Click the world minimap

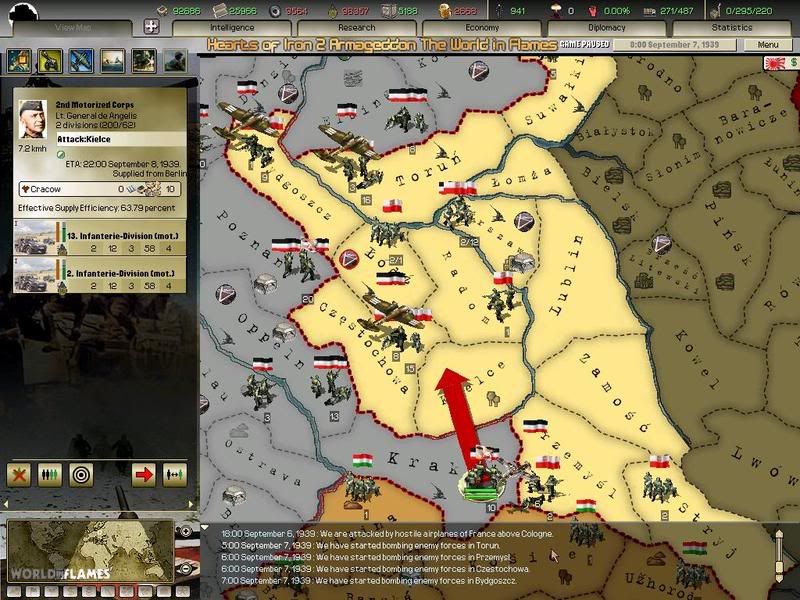click(x=88, y=553)
